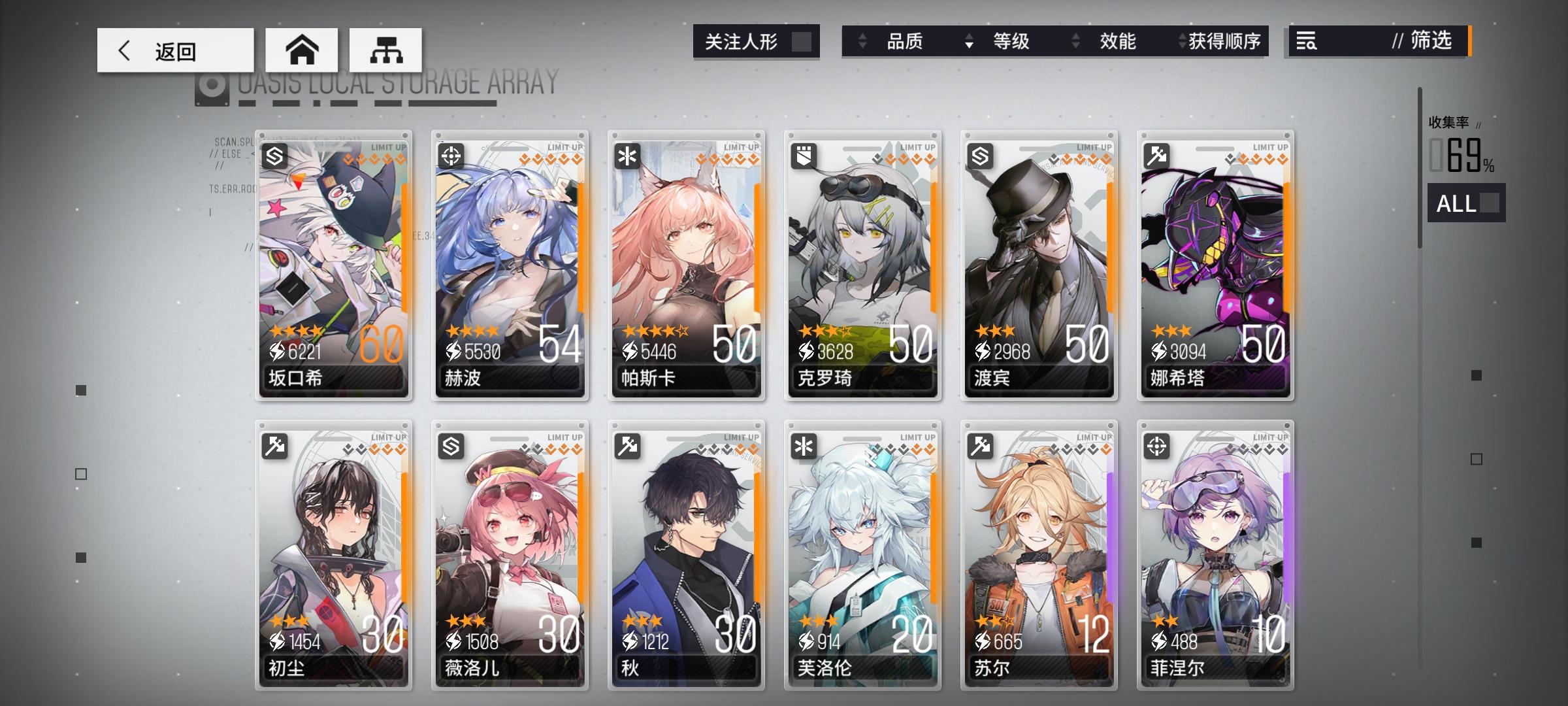This screenshot has height=706, width=1568.
Task: Open the formation tree icon beside home
Action: (387, 49)
